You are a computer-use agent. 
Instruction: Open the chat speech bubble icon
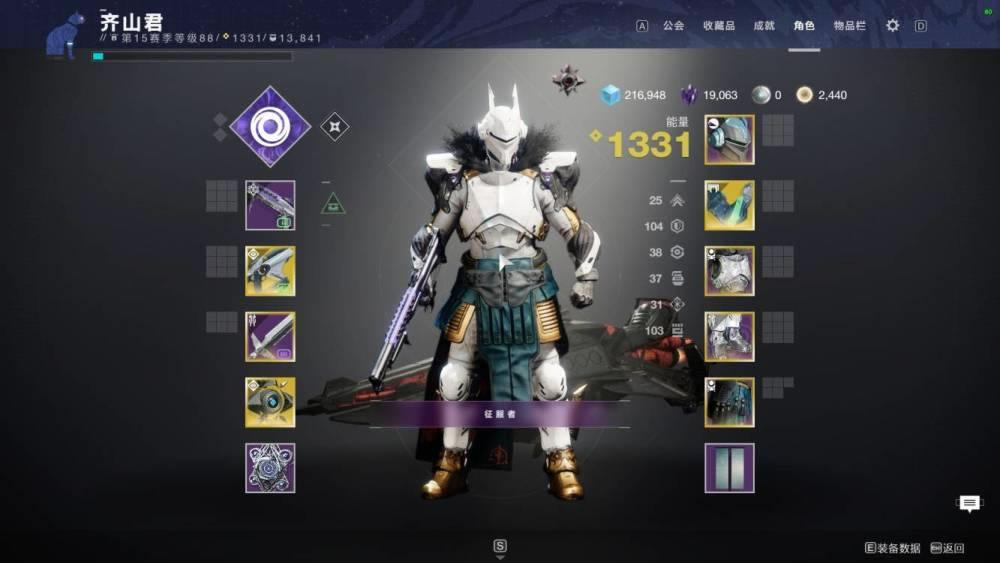pos(969,504)
